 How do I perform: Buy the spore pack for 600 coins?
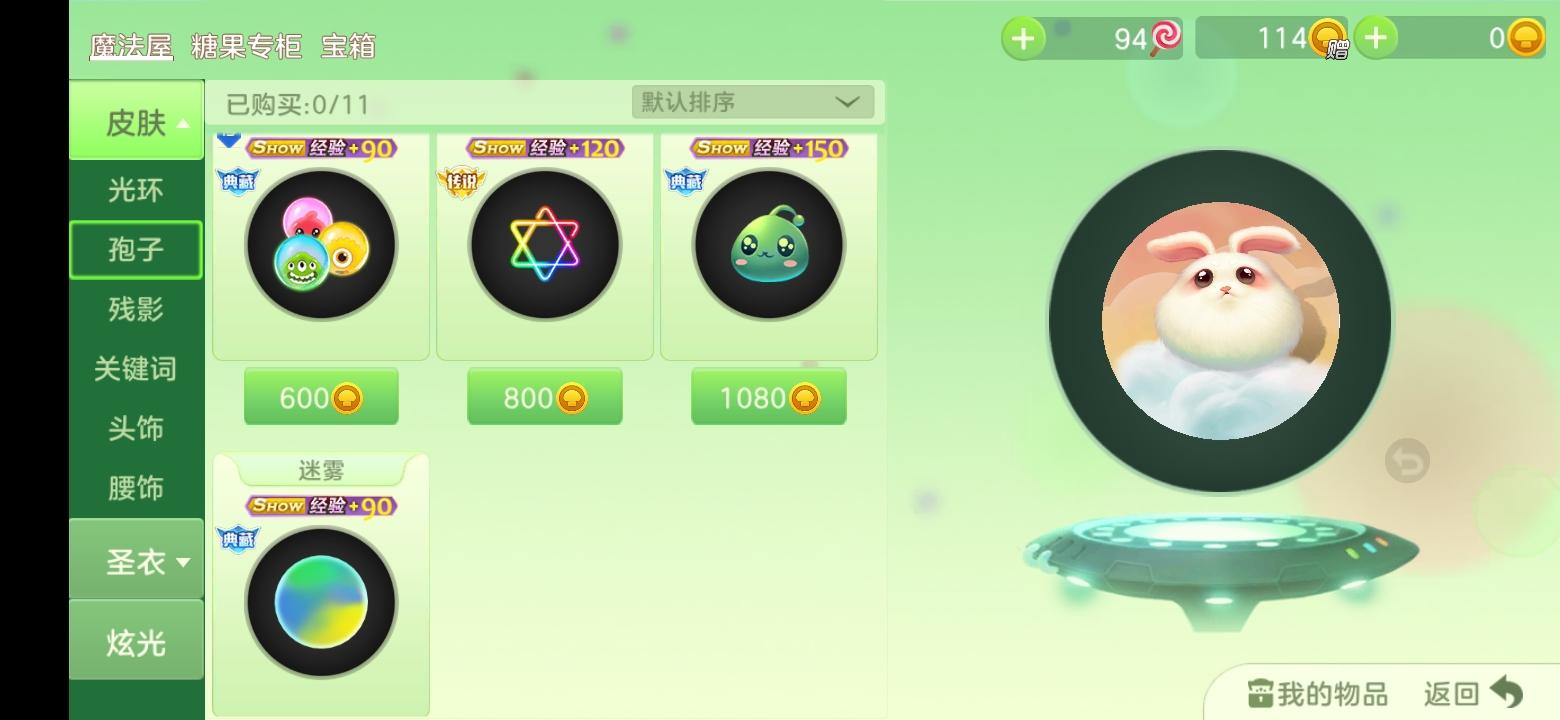click(320, 397)
